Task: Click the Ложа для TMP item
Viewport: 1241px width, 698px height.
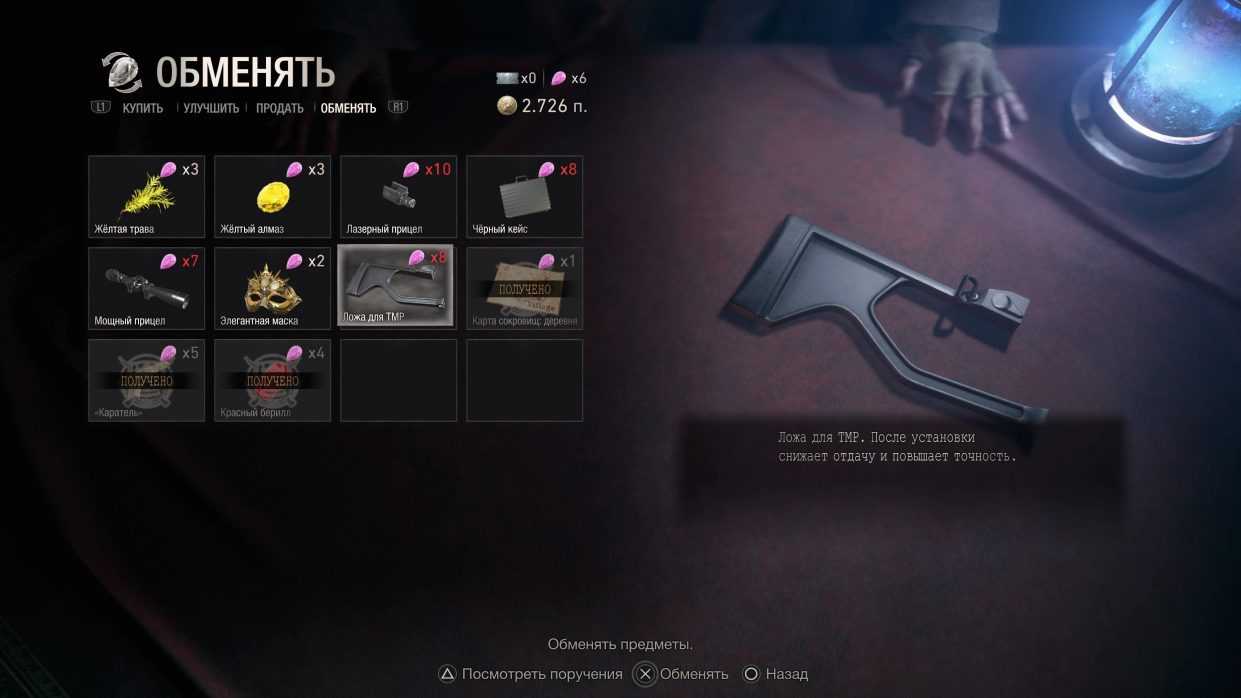Action: pos(396,286)
